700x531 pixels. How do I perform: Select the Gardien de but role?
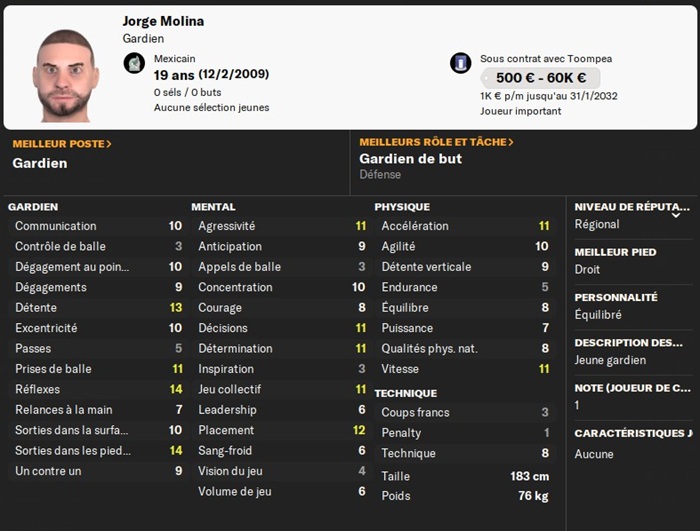(410, 158)
